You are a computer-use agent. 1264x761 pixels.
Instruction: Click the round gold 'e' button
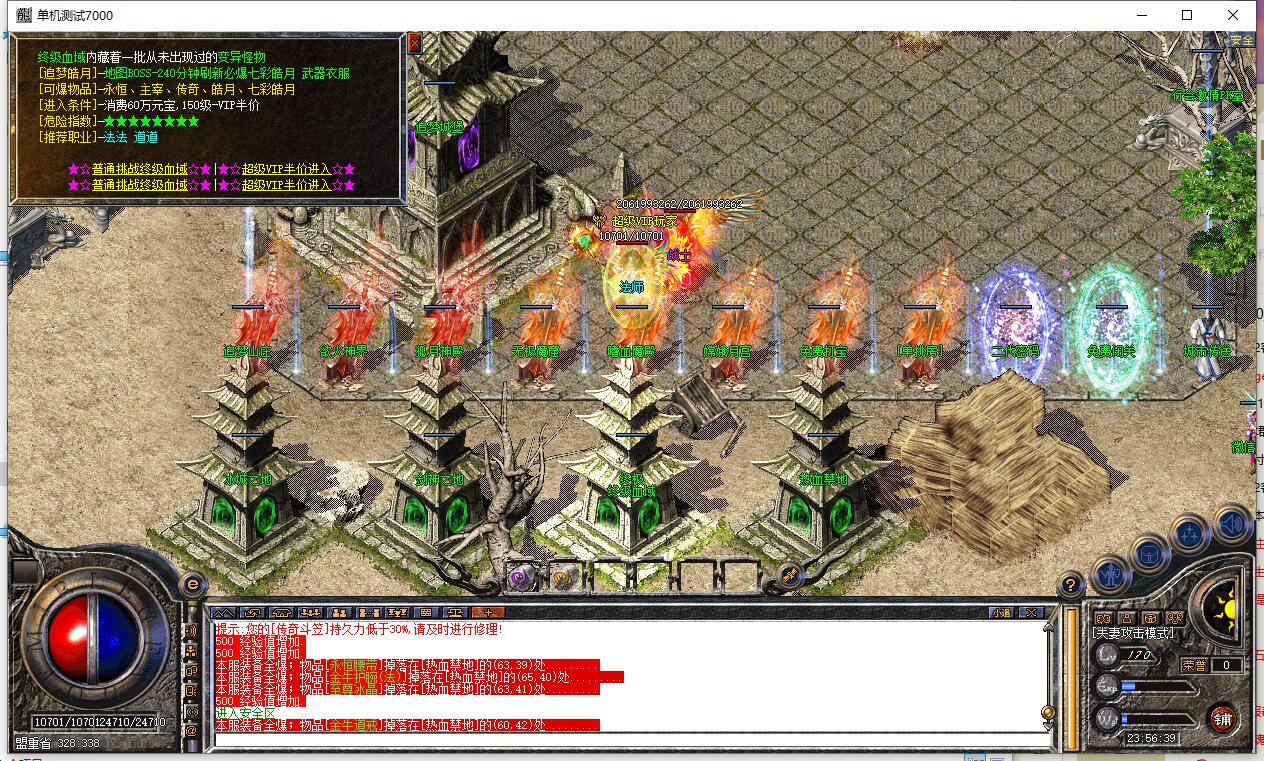tap(192, 585)
